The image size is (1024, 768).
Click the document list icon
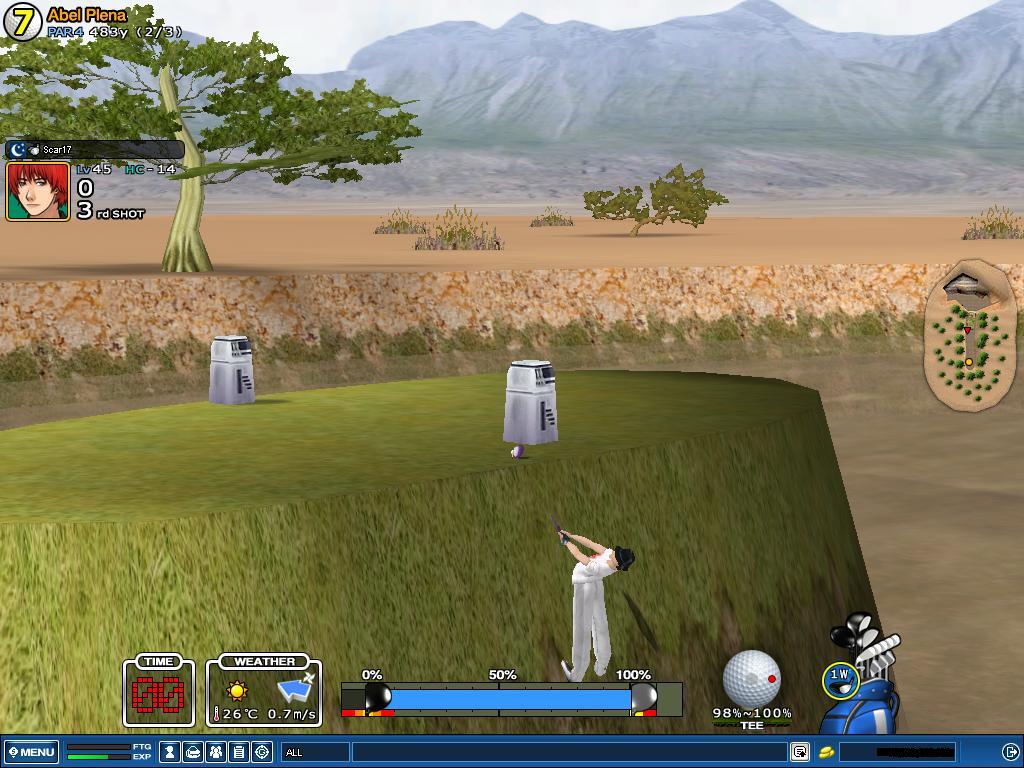[239, 752]
